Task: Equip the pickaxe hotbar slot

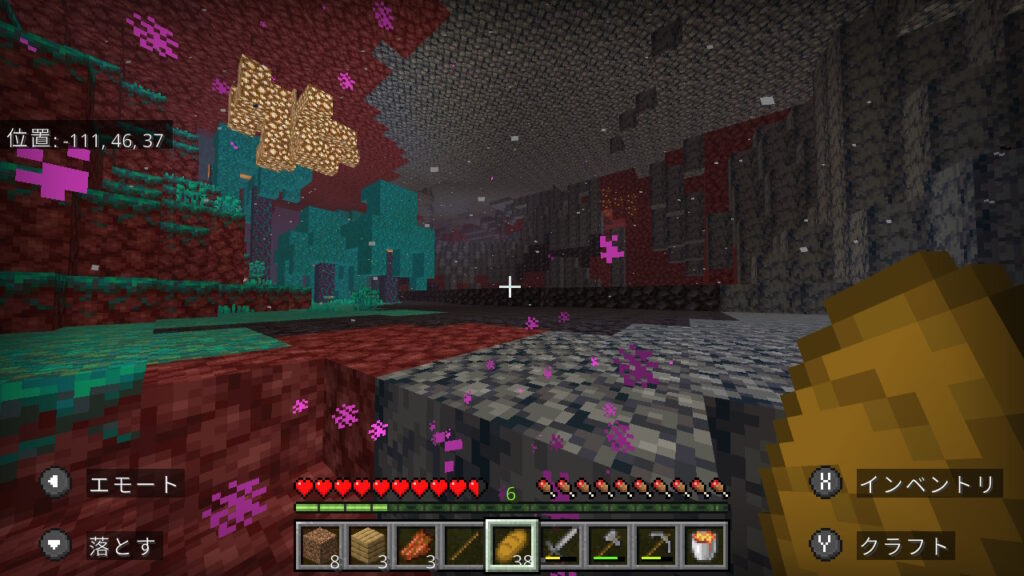Action: click(655, 546)
